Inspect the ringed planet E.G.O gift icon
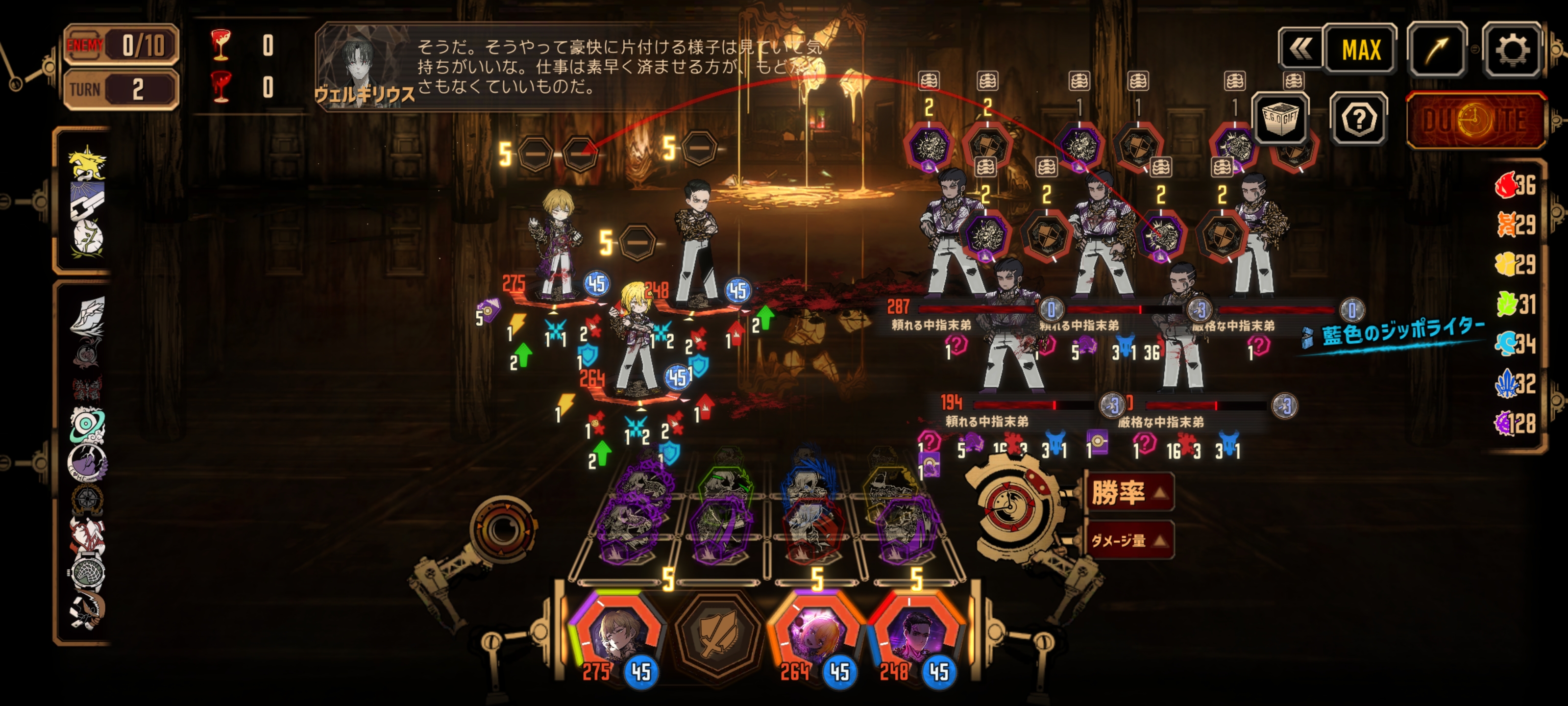Image resolution: width=1568 pixels, height=706 pixels. click(x=86, y=425)
